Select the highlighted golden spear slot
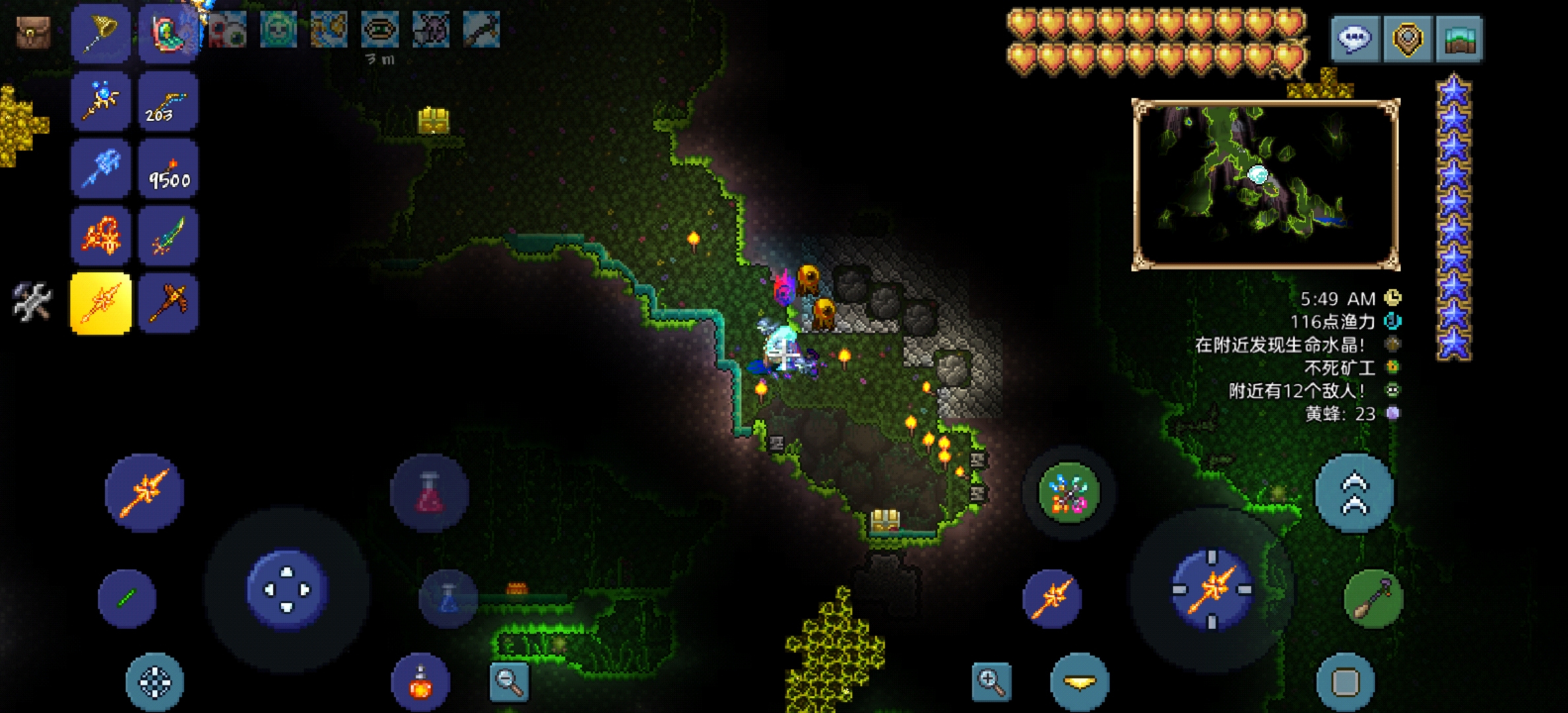Screen dimensions: 1568x713 (100, 304)
